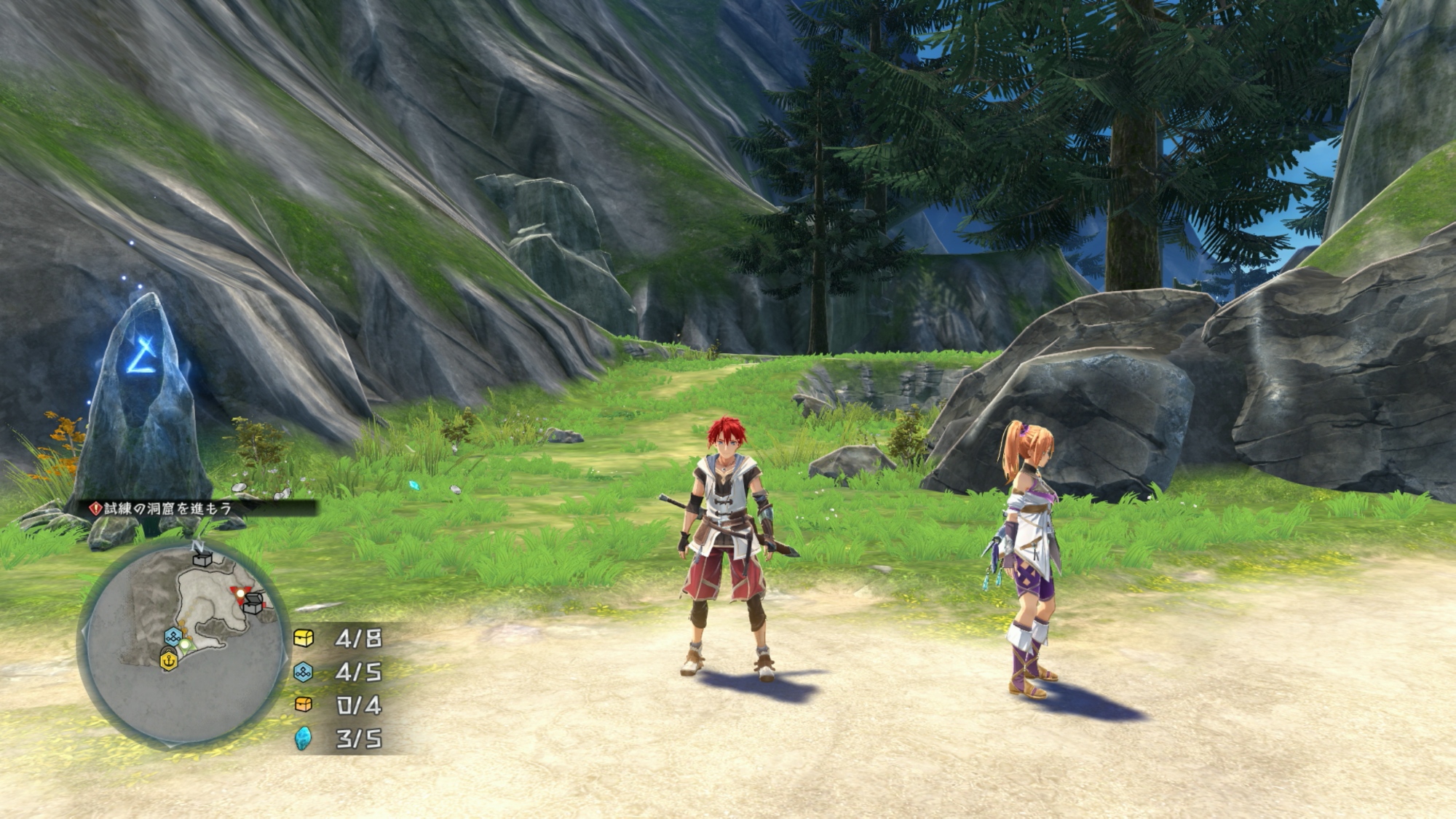Click the orange chest counter icon
This screenshot has height=819, width=1456.
(x=304, y=705)
